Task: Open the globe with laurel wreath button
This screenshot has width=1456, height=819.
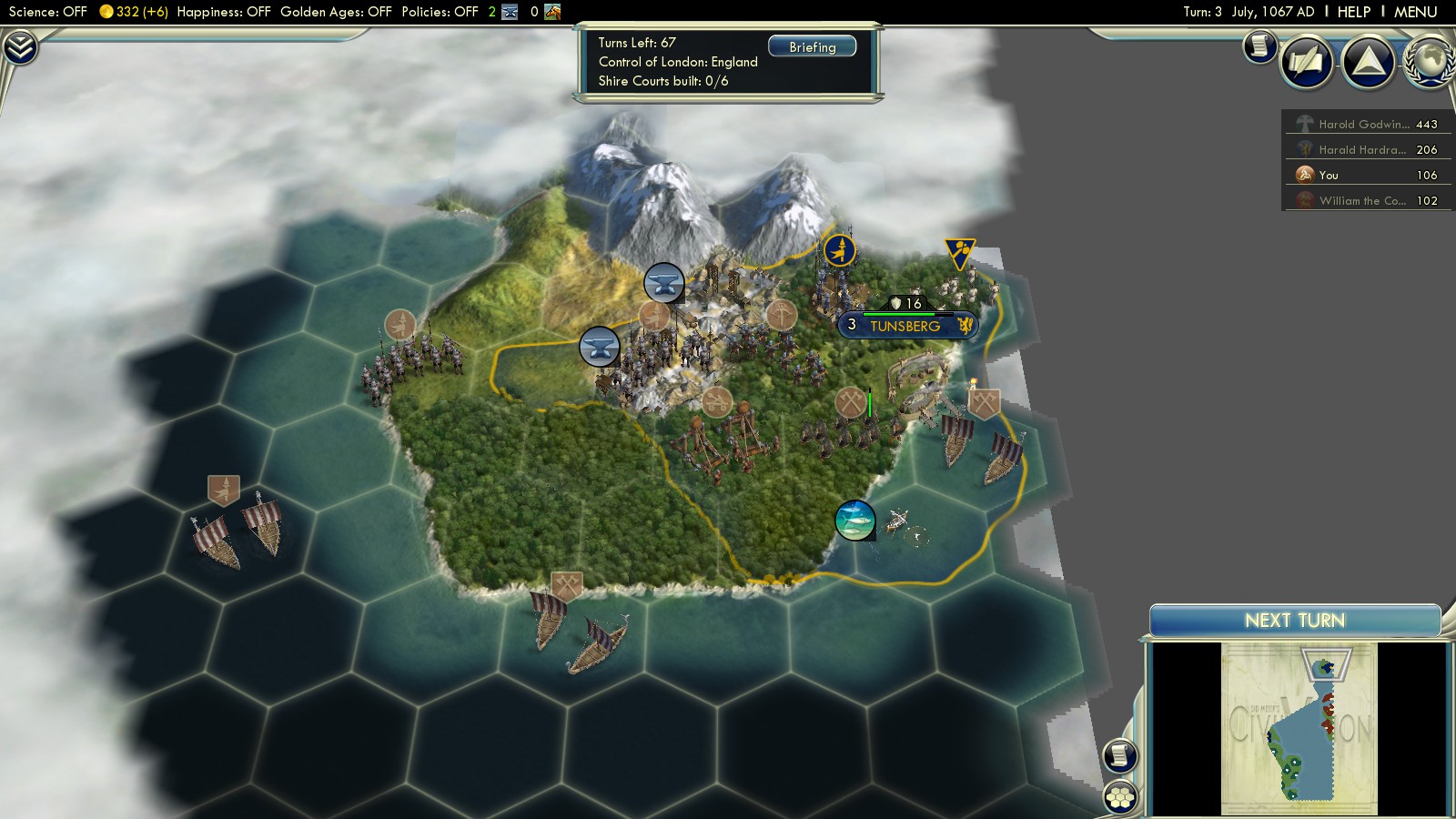Action: (1431, 60)
